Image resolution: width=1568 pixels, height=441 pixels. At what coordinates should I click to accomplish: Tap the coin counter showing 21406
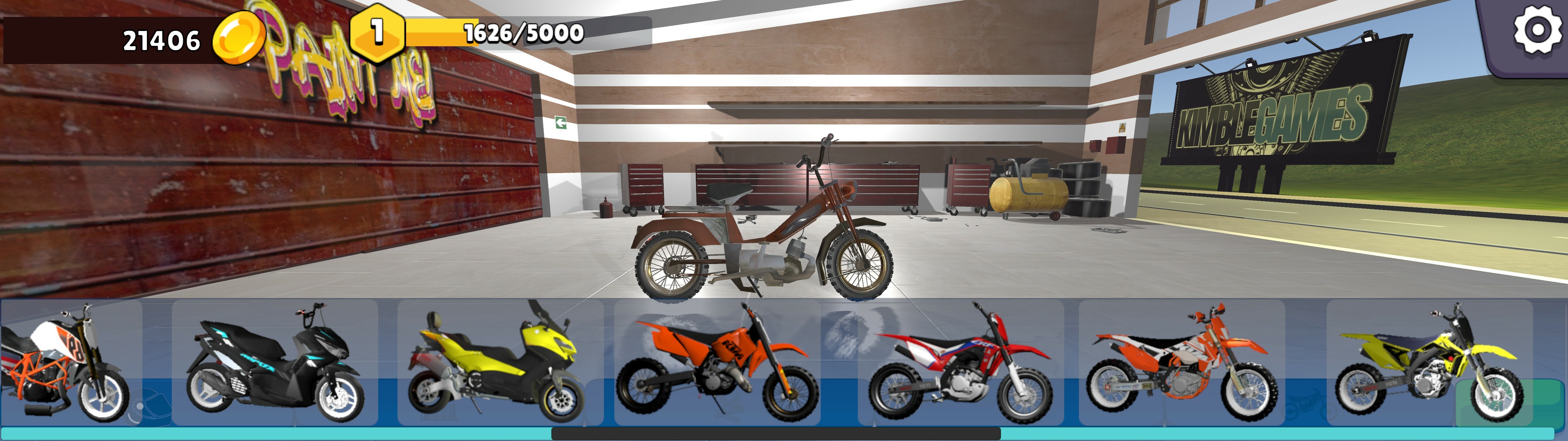click(161, 40)
